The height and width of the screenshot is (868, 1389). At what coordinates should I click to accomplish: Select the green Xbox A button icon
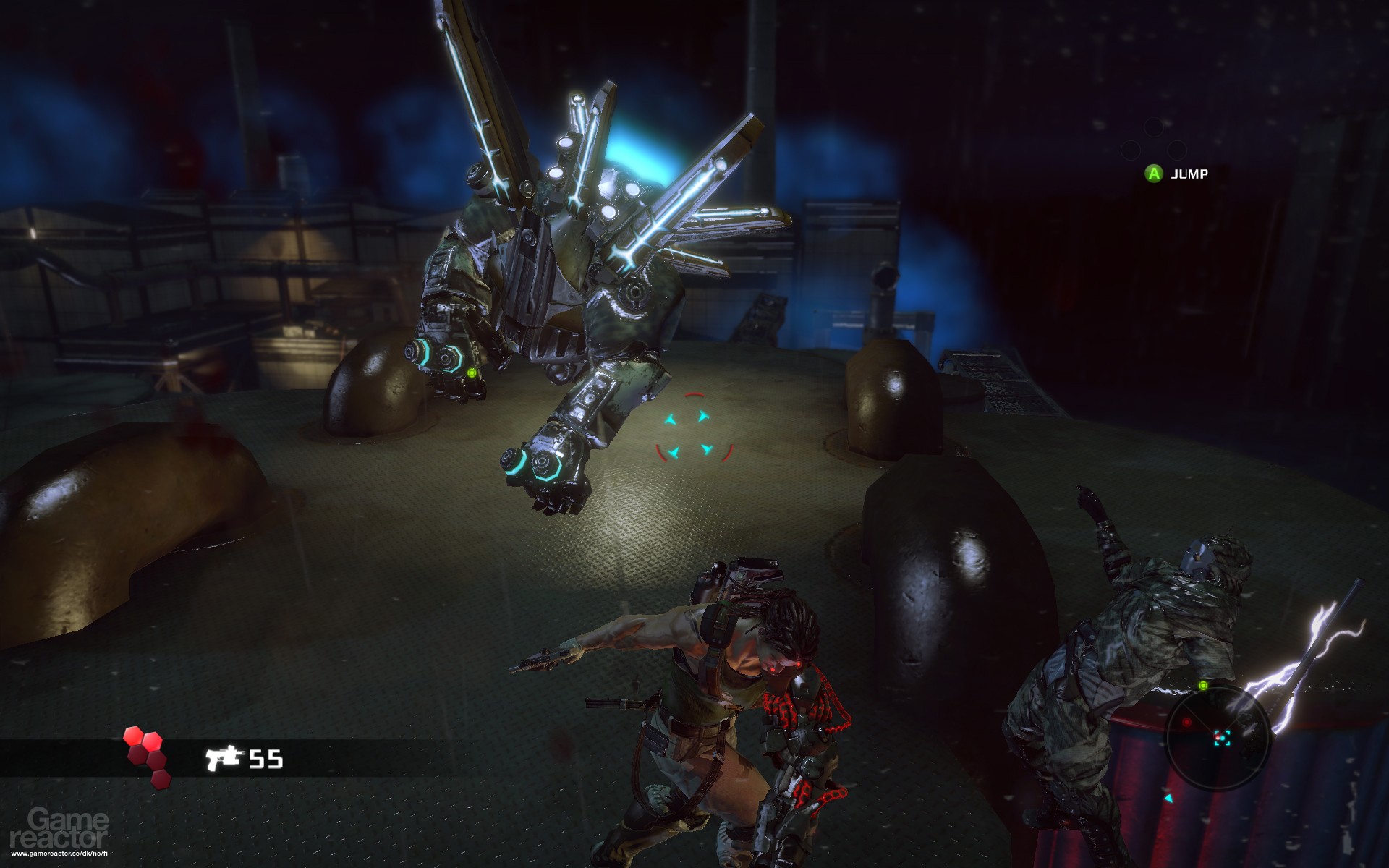[x=1154, y=174]
